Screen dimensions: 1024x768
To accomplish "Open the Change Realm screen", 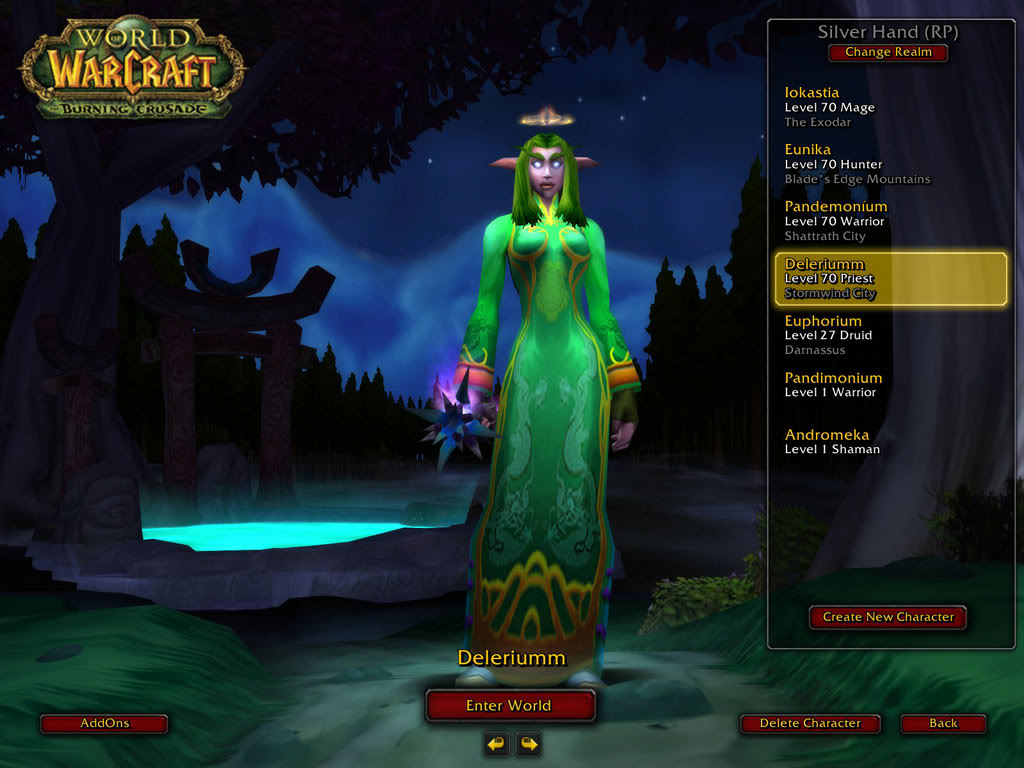I will point(888,52).
